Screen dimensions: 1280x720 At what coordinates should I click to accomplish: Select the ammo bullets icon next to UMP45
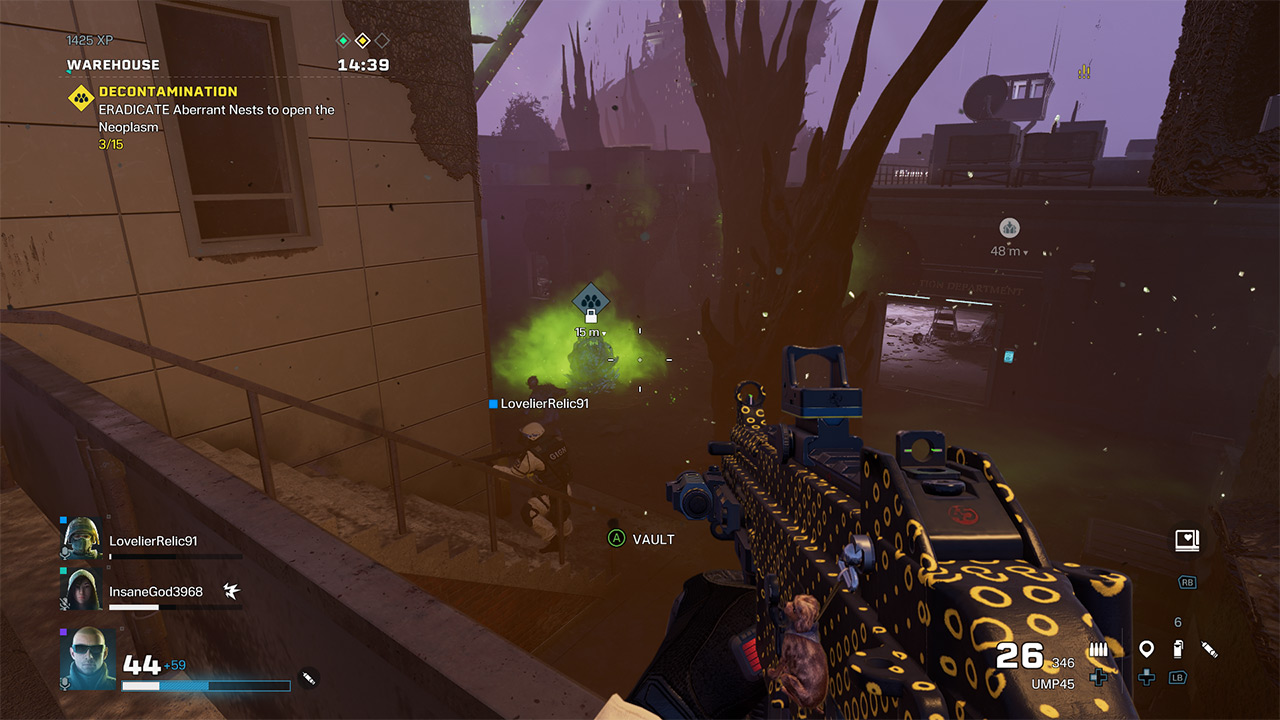coord(1099,650)
